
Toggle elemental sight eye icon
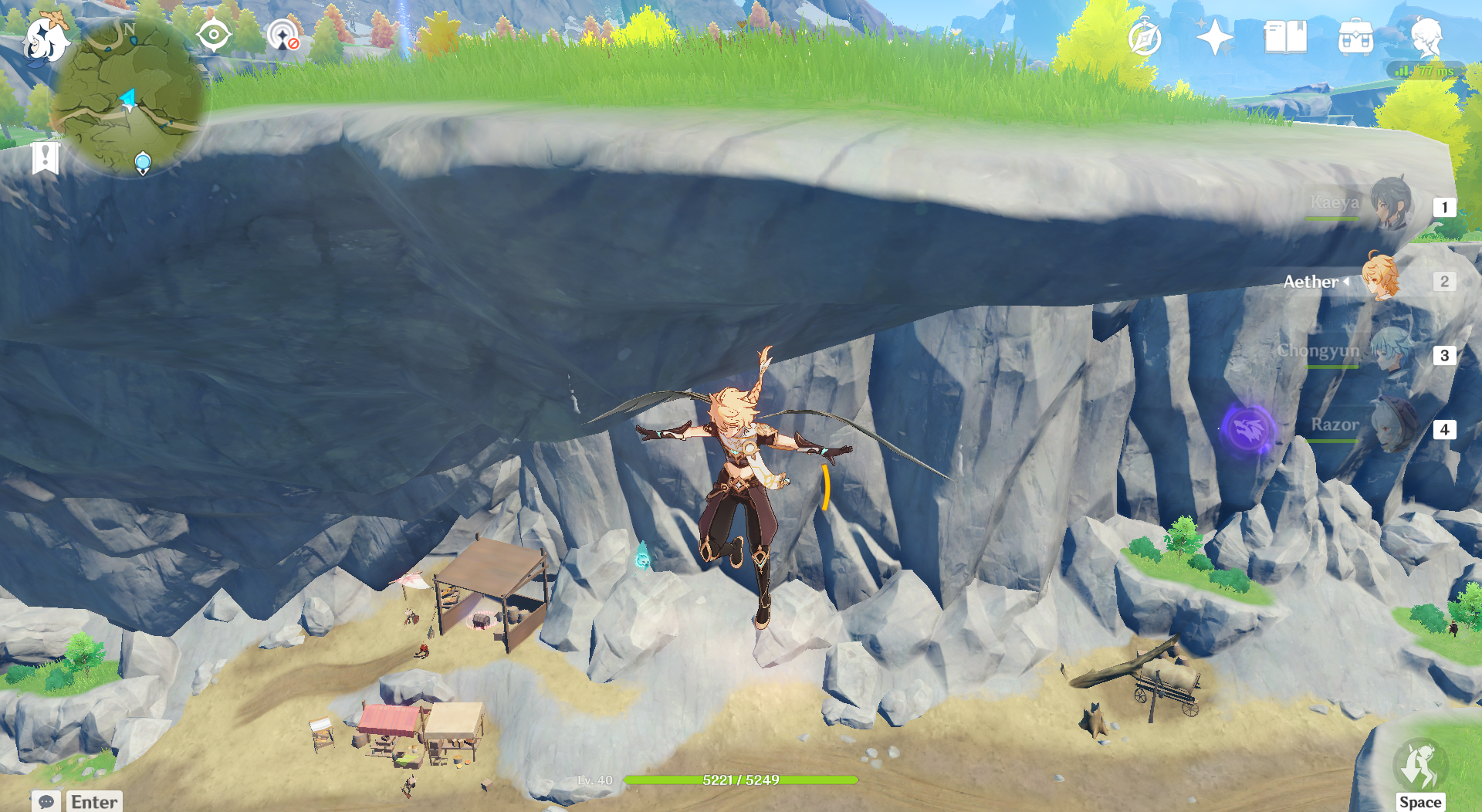click(213, 35)
